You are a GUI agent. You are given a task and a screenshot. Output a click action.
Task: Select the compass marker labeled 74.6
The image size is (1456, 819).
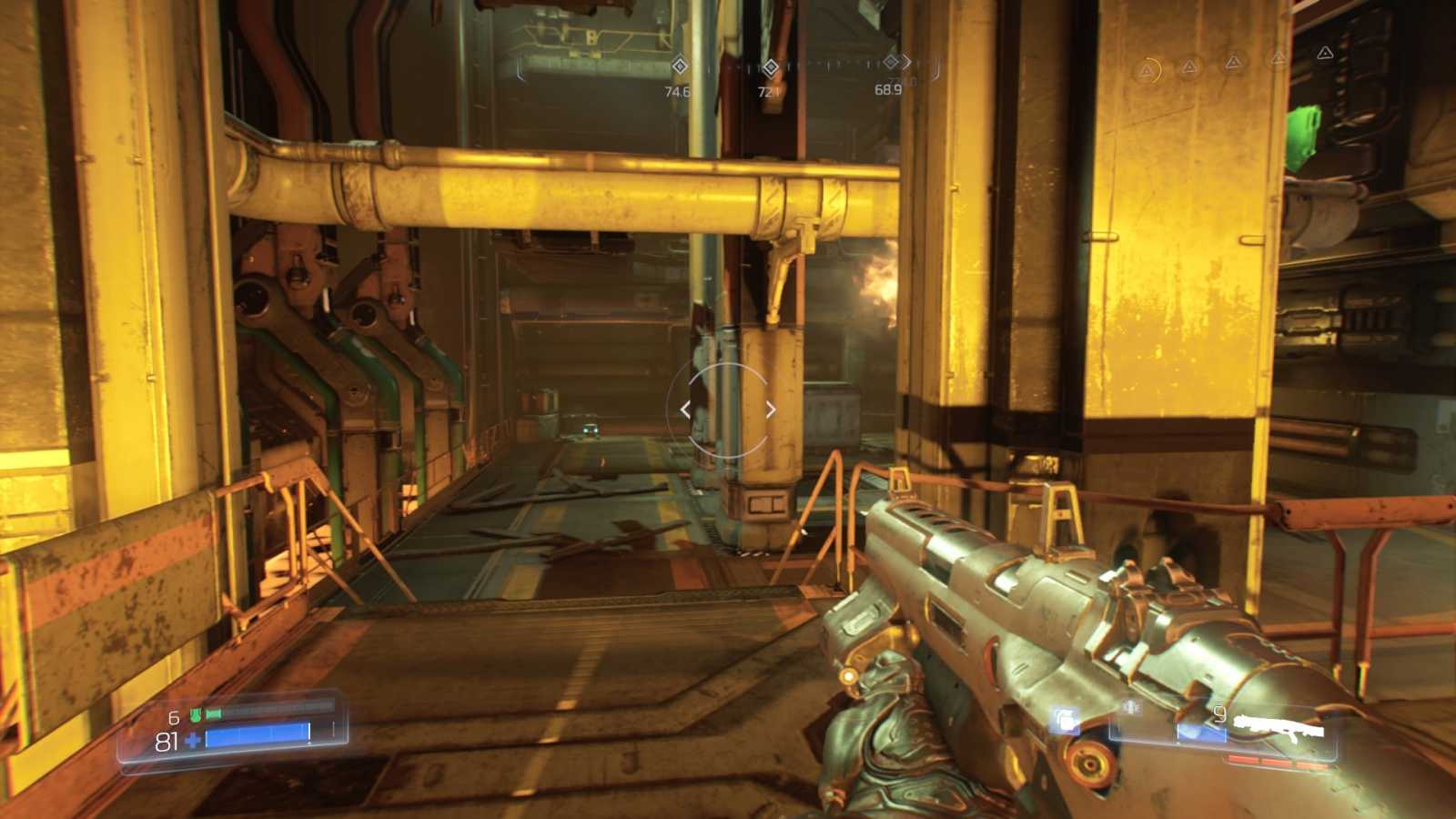[679, 66]
